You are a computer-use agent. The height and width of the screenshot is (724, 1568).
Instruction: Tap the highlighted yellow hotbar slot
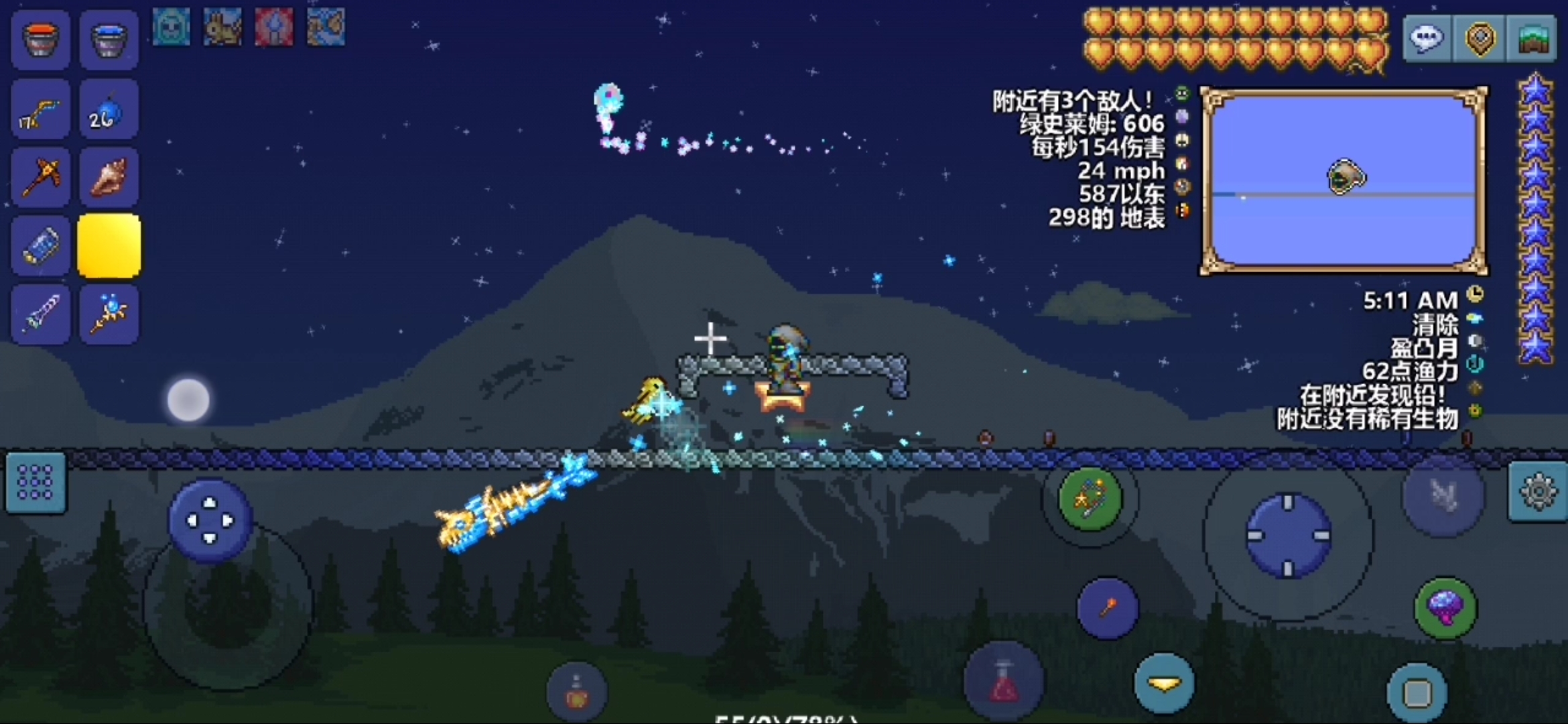109,246
